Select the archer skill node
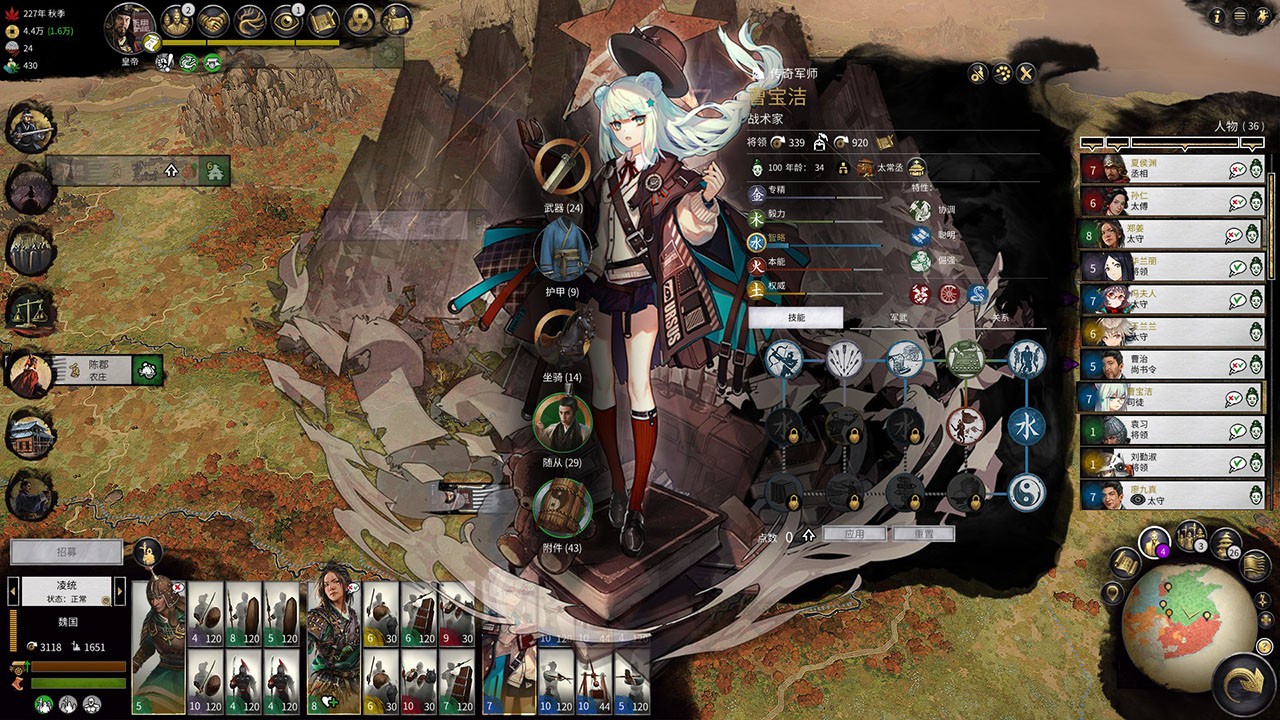Viewport: 1280px width, 720px height. [x=783, y=359]
